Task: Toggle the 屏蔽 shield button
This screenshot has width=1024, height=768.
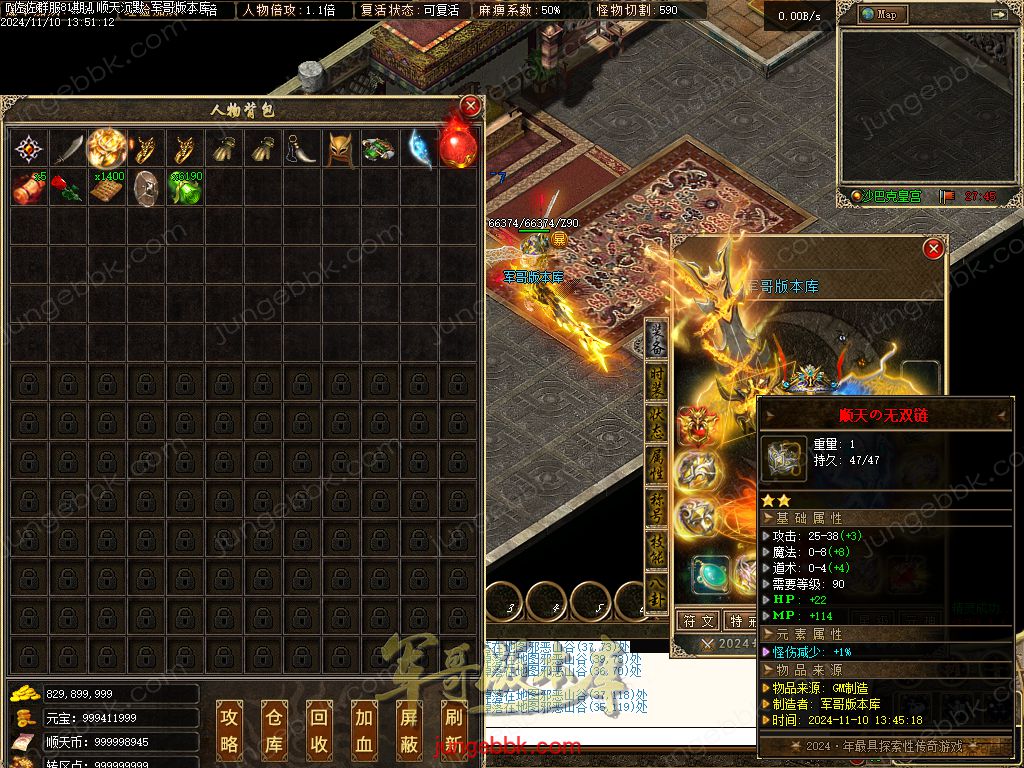Action: 409,730
